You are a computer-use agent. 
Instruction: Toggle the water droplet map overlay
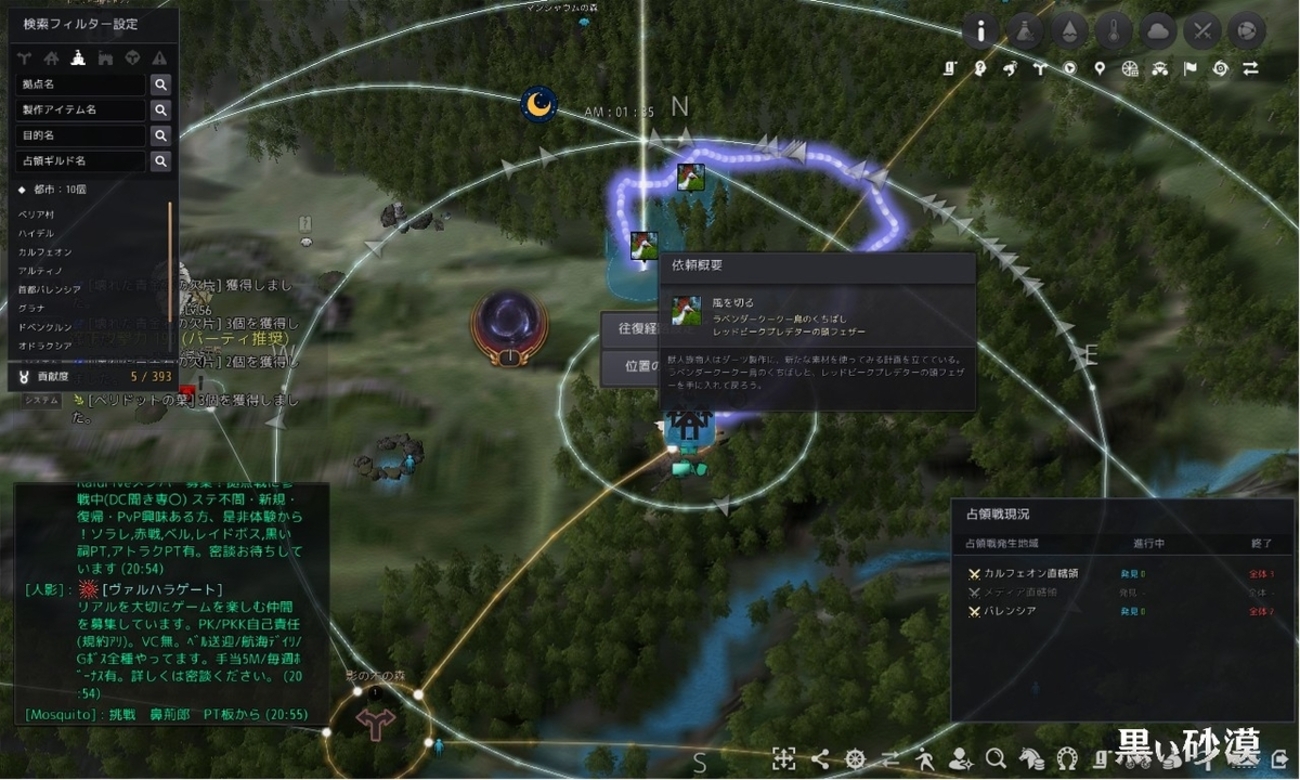point(1070,32)
